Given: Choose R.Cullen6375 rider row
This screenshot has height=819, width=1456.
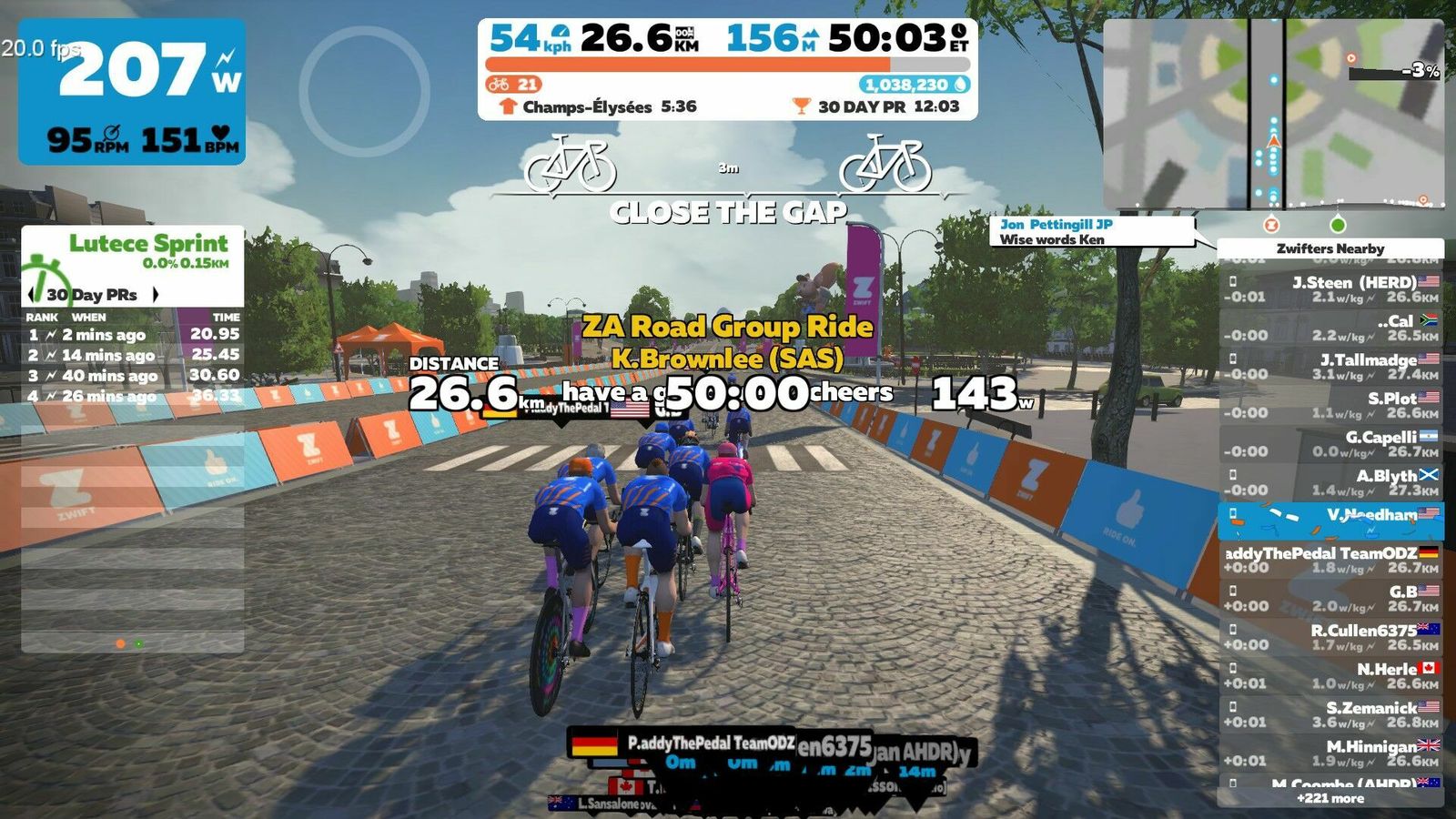Looking at the screenshot, I should [1330, 637].
